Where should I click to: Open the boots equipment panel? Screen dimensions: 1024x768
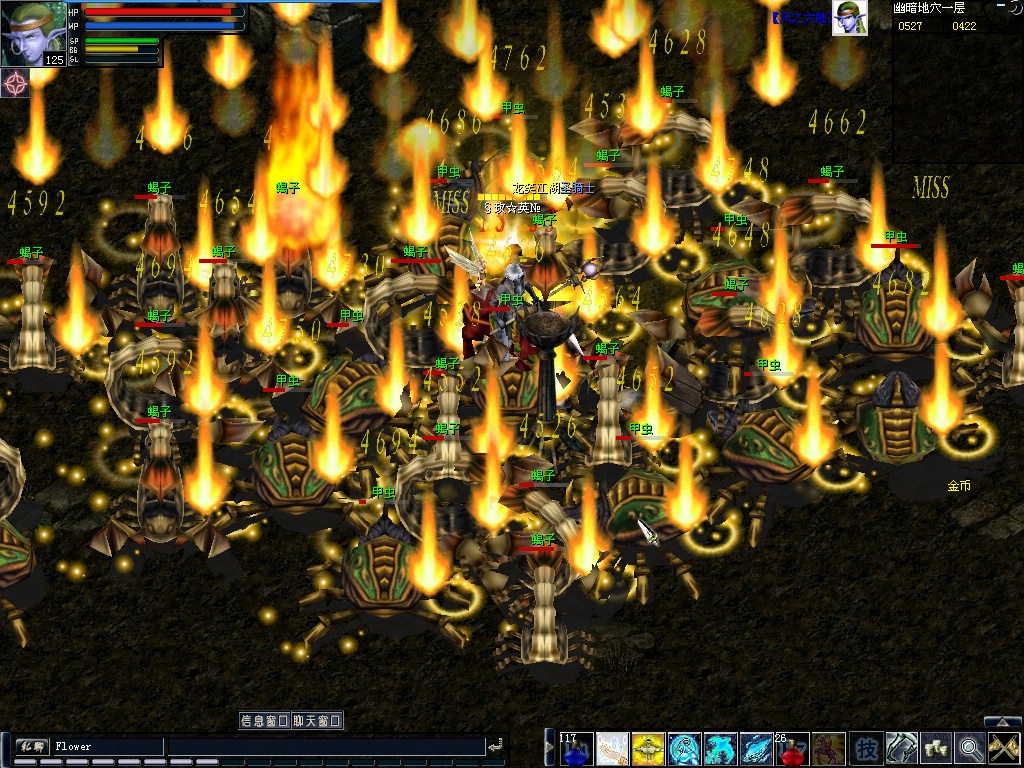(x=901, y=748)
